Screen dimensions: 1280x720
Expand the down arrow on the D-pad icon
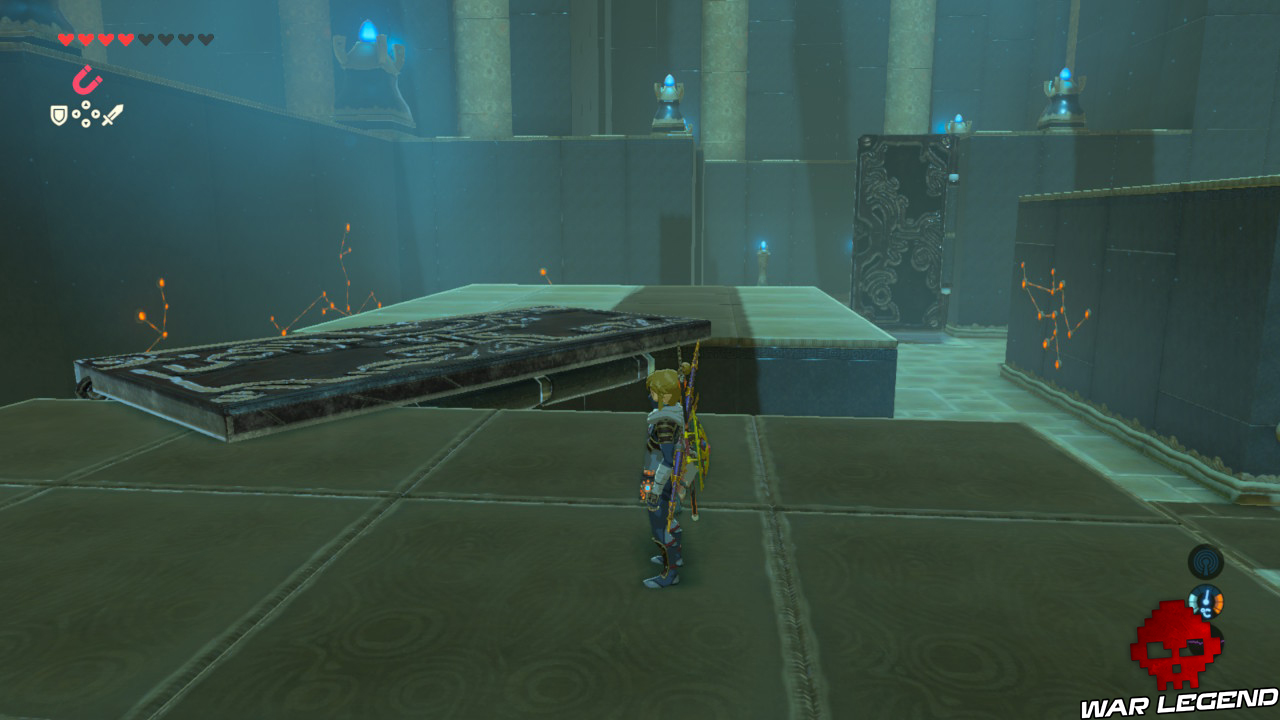click(85, 122)
